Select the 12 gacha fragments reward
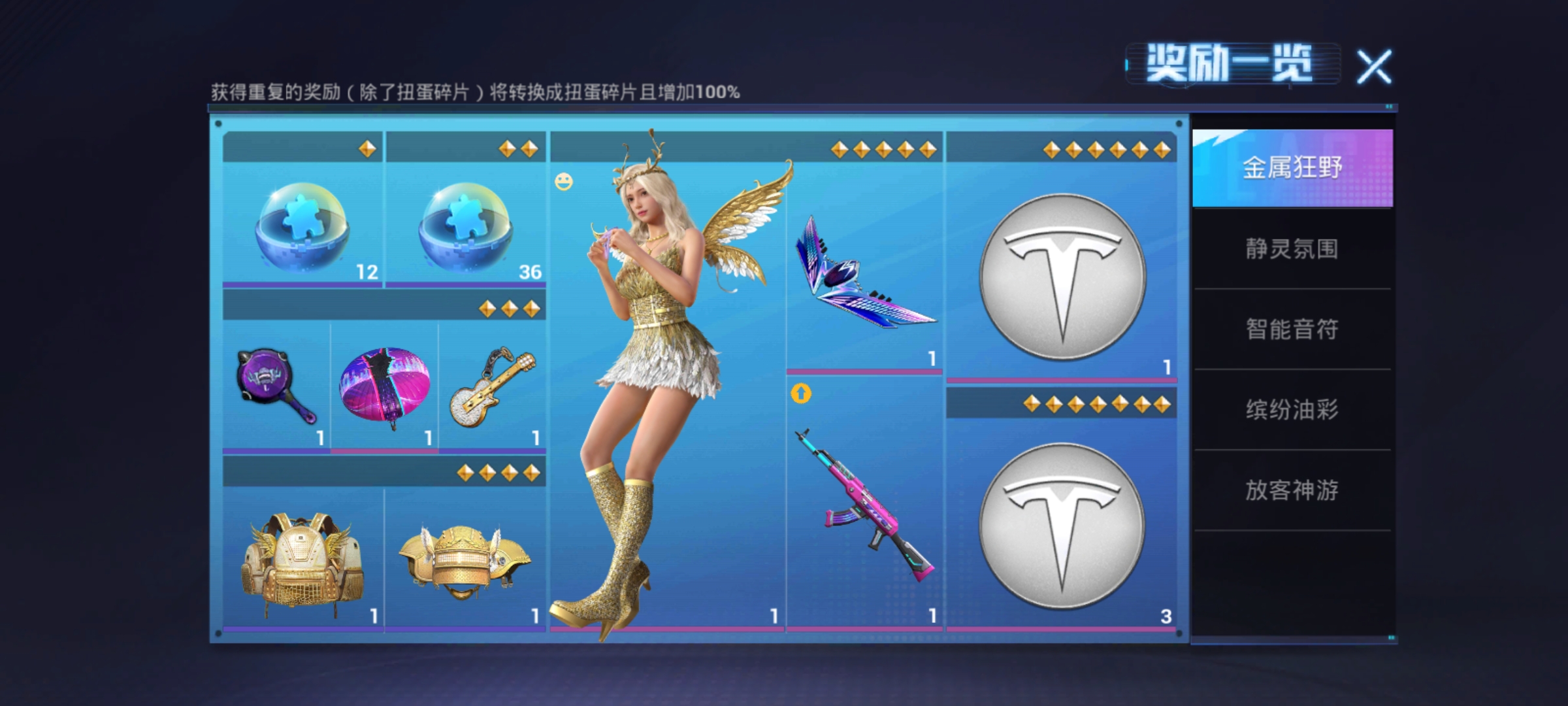 302,226
